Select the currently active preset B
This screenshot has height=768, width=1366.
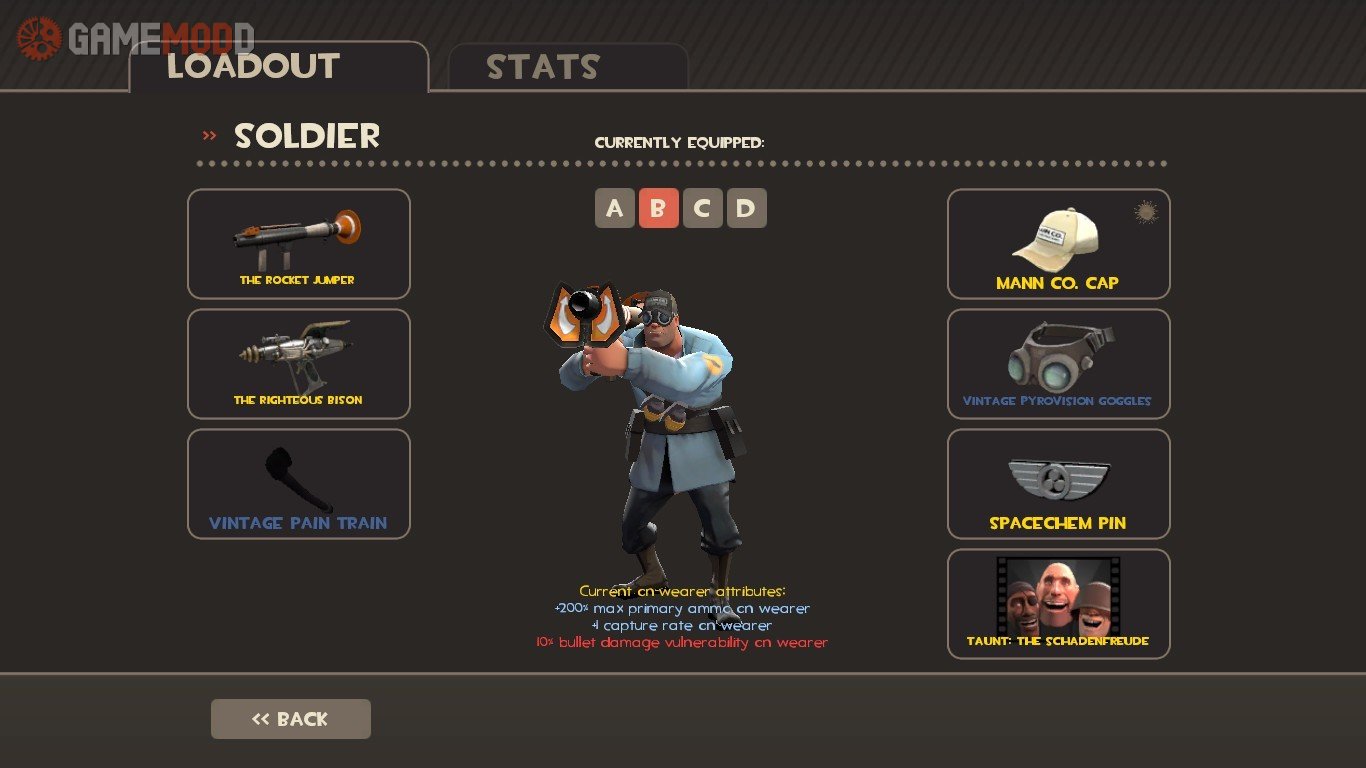pyautogui.click(x=661, y=208)
